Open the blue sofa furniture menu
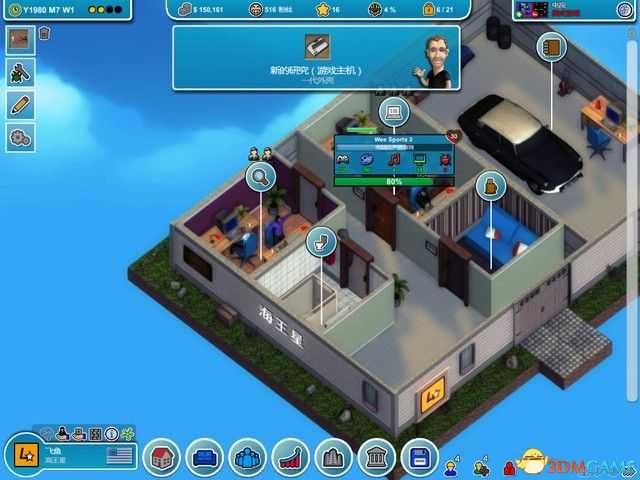640x480 pixels. point(205,459)
